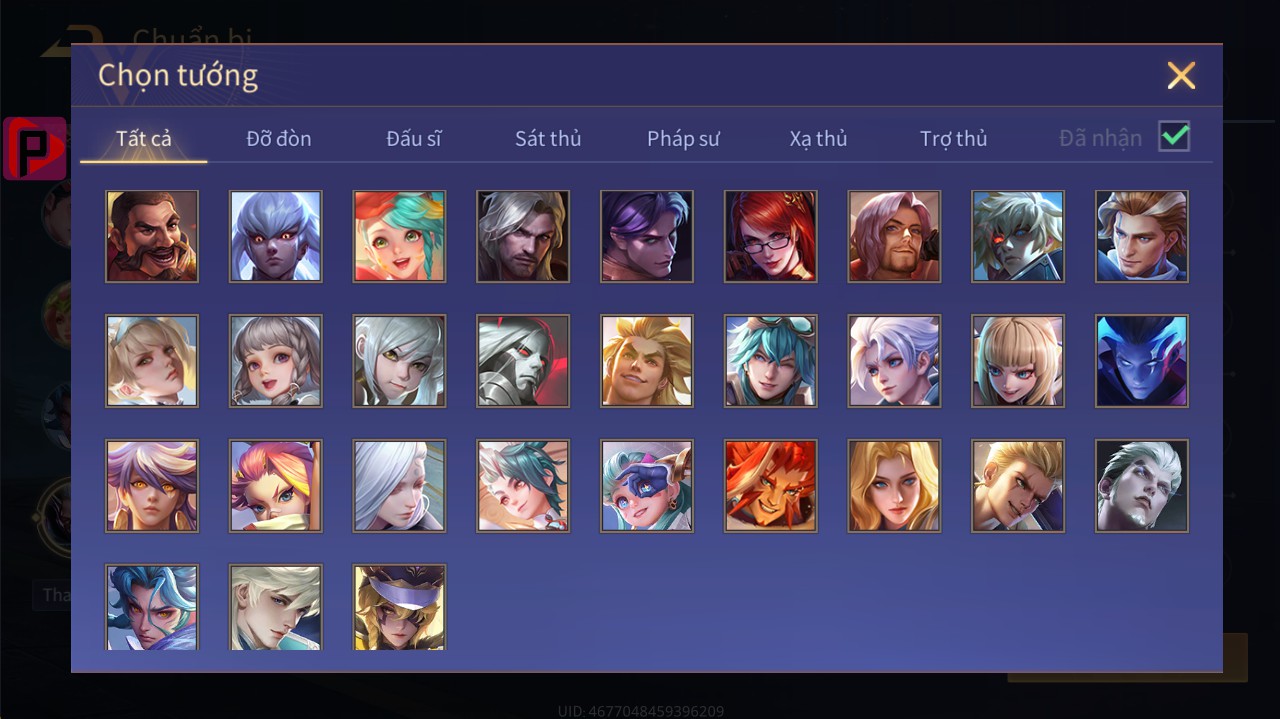Open the Đấu sĩ tab

click(414, 138)
